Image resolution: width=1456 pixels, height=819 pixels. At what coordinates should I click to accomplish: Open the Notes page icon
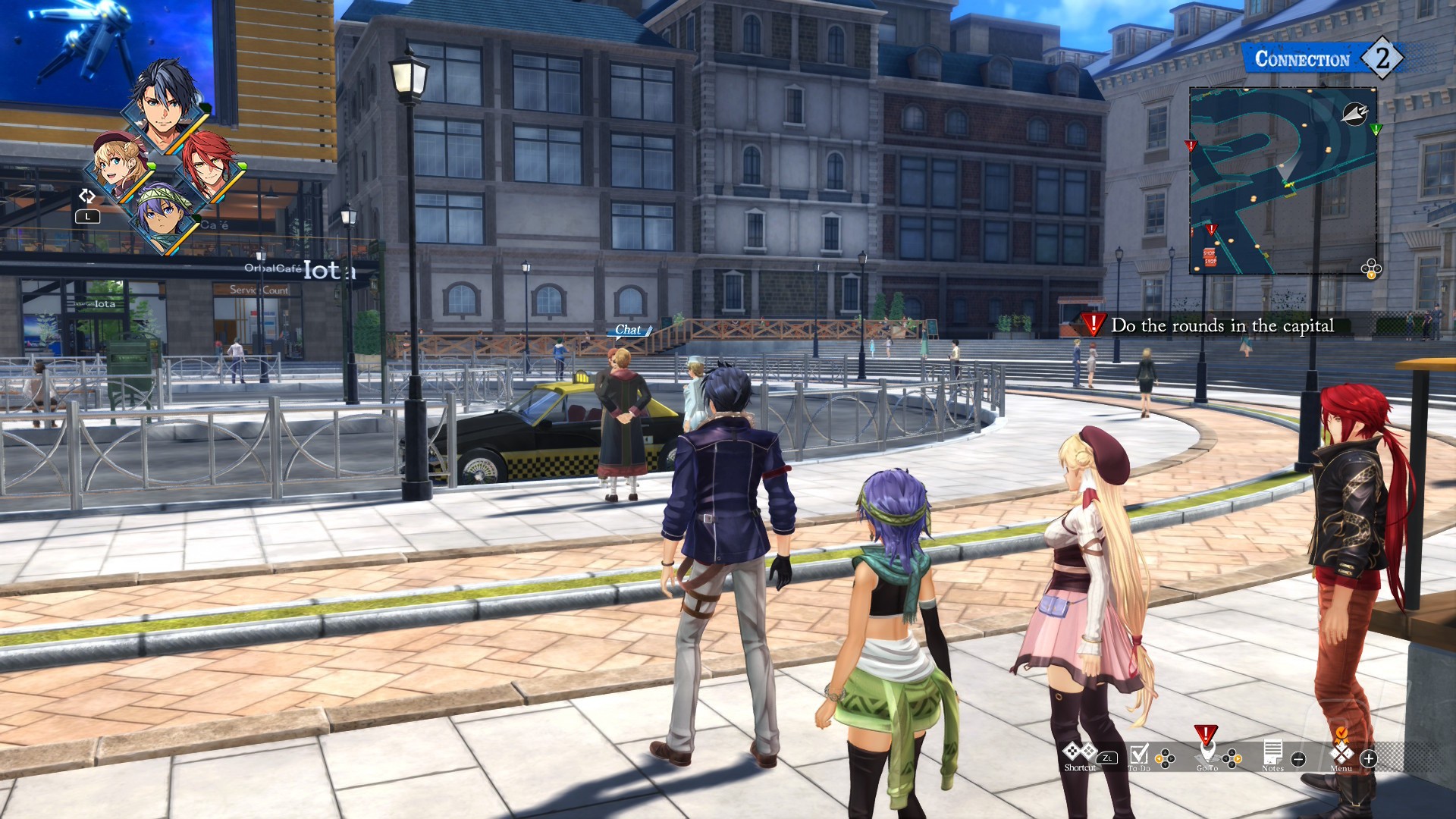click(x=1272, y=753)
